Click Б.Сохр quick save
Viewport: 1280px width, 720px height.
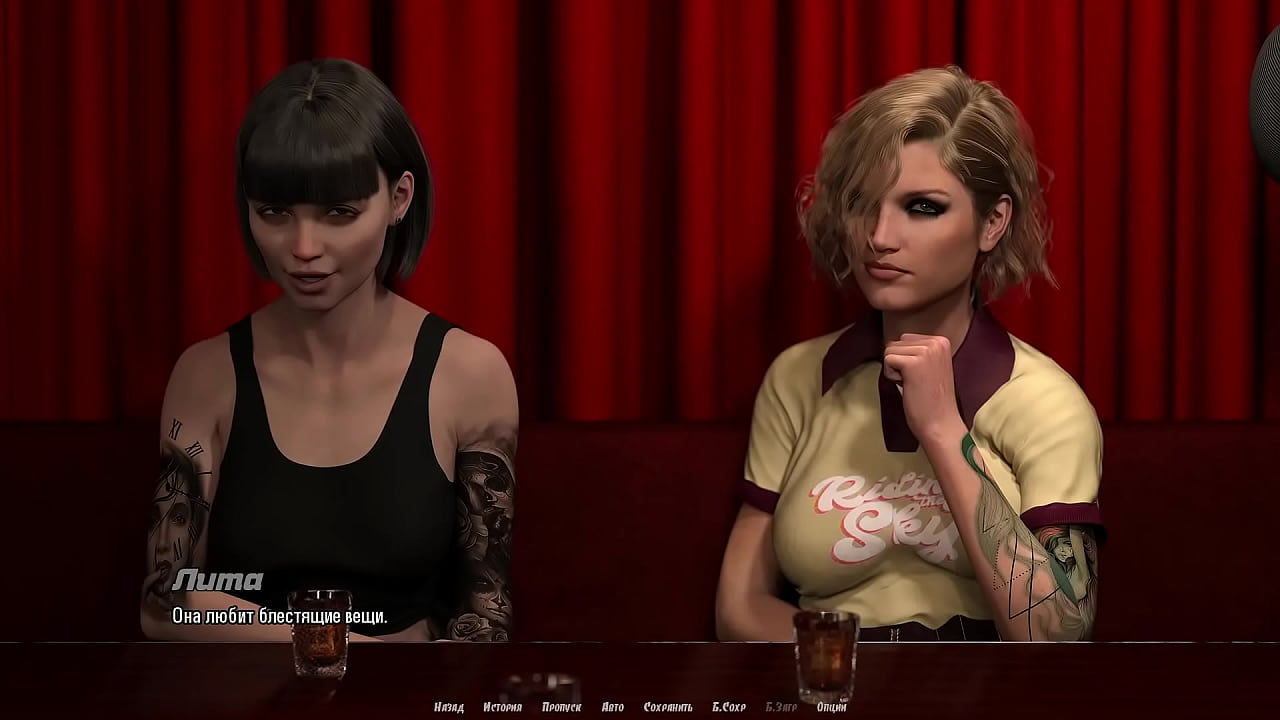[729, 707]
